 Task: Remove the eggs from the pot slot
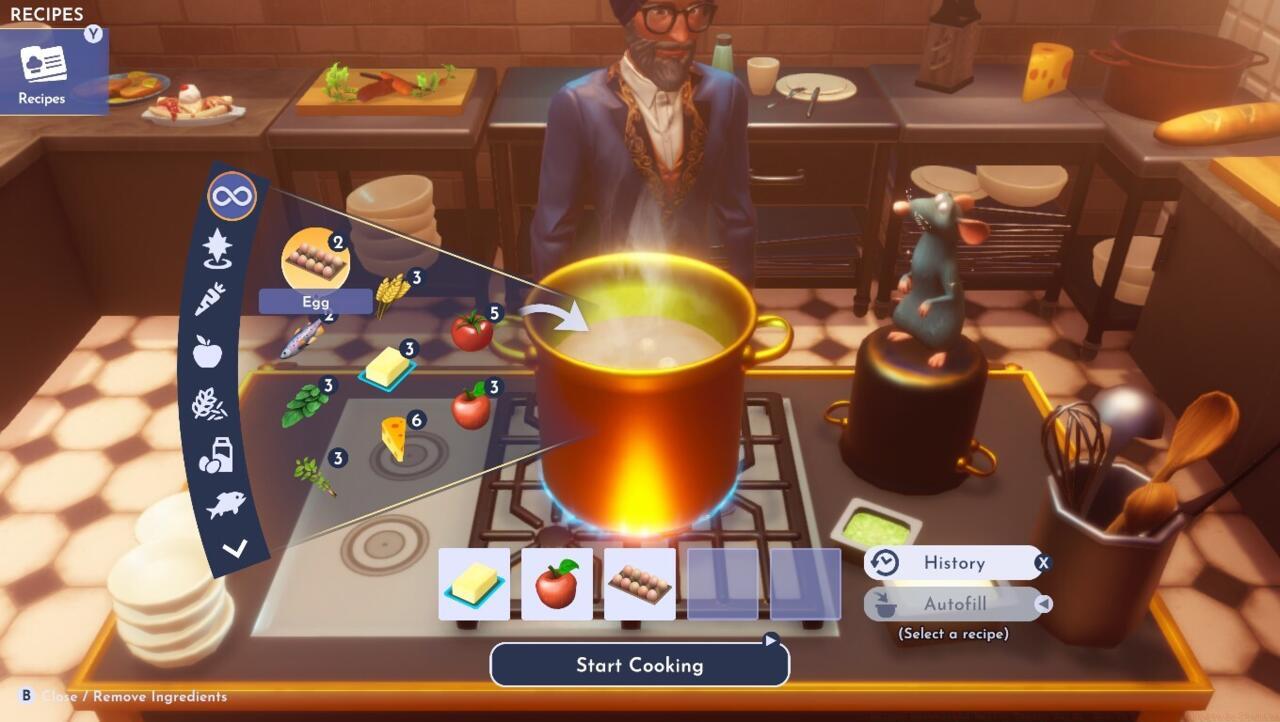tap(640, 584)
